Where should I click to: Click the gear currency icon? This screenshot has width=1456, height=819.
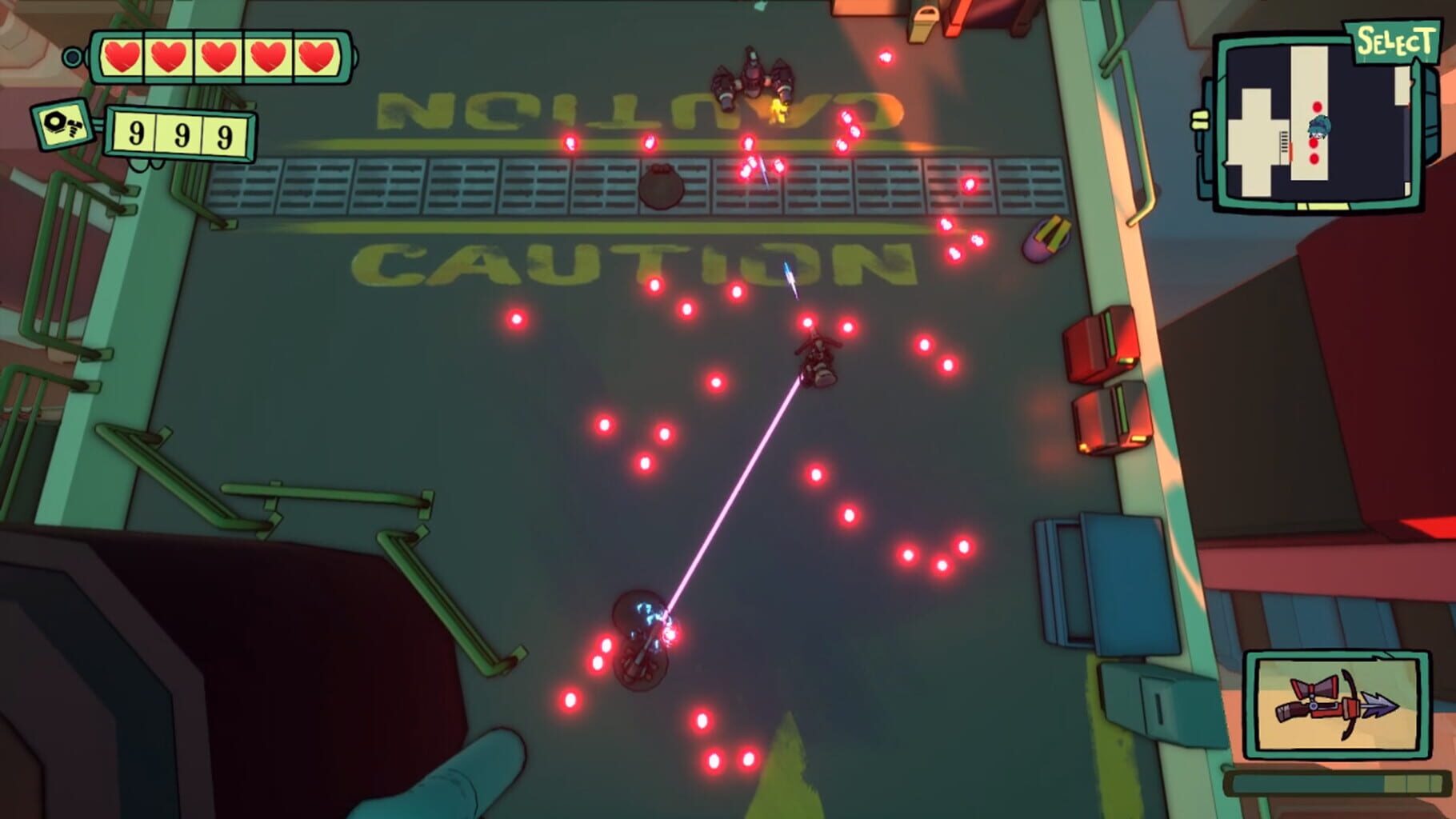tap(62, 126)
